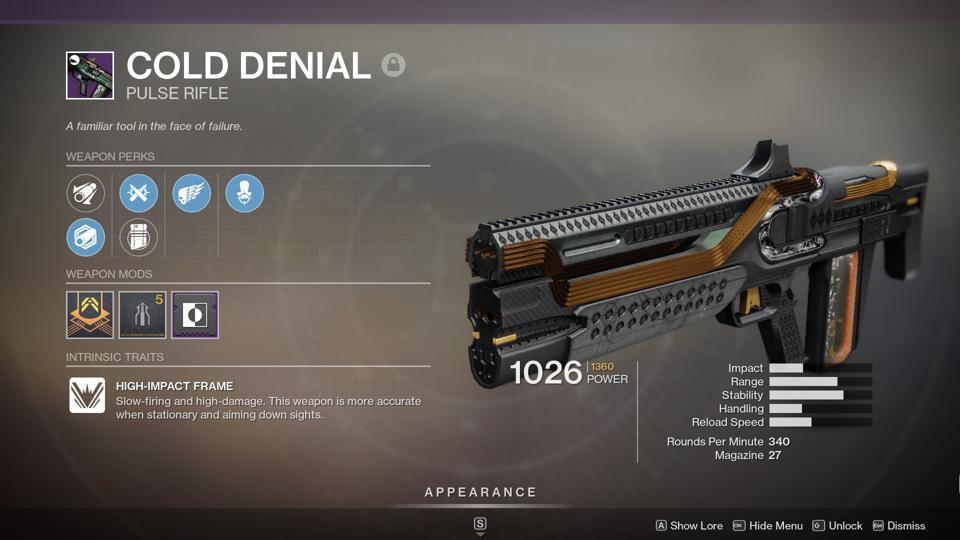Open the yellow chevron masterwork slot
This screenshot has height=540, width=960.
click(89, 314)
